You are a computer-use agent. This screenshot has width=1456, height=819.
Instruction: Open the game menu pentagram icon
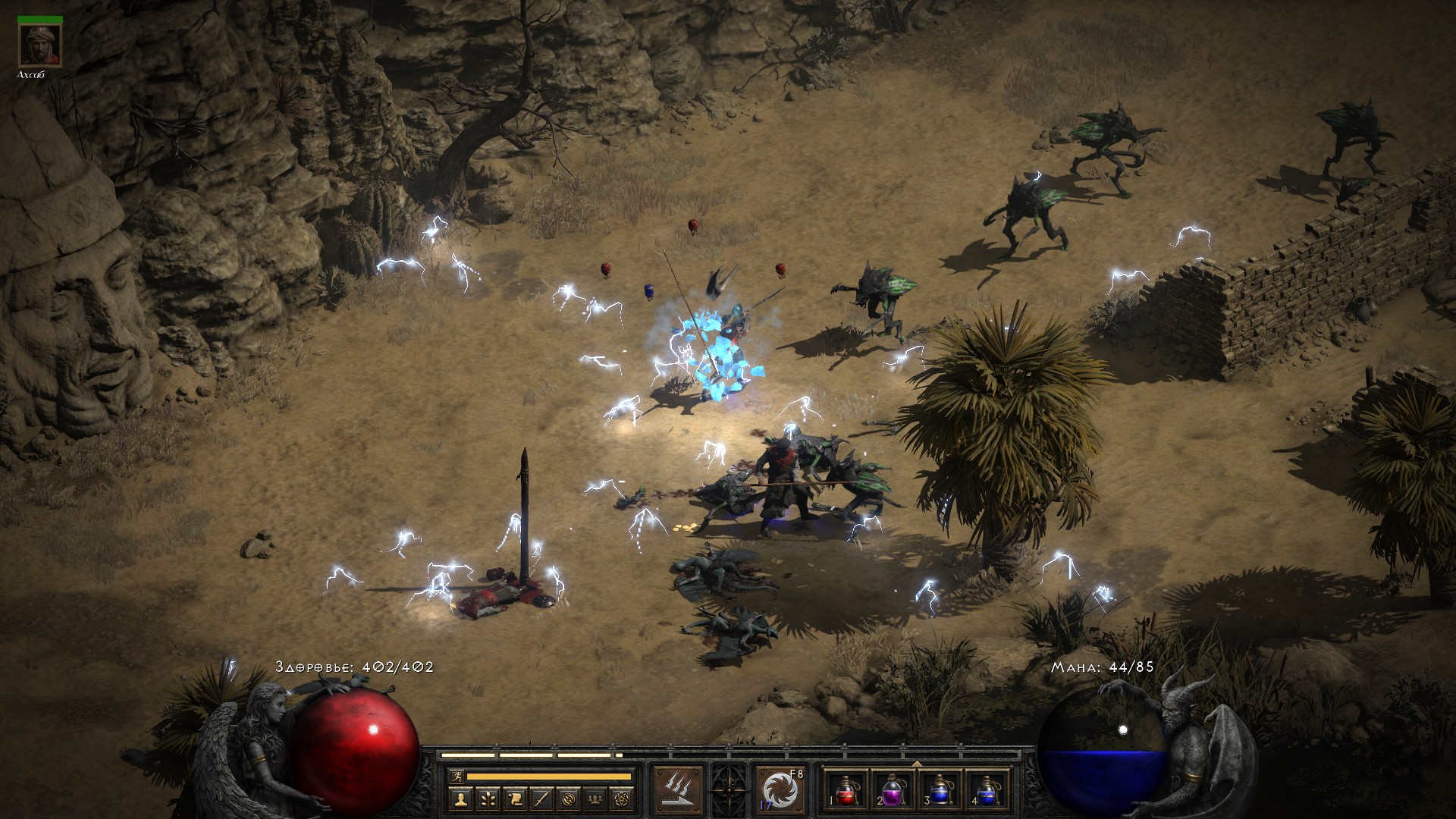click(x=621, y=798)
